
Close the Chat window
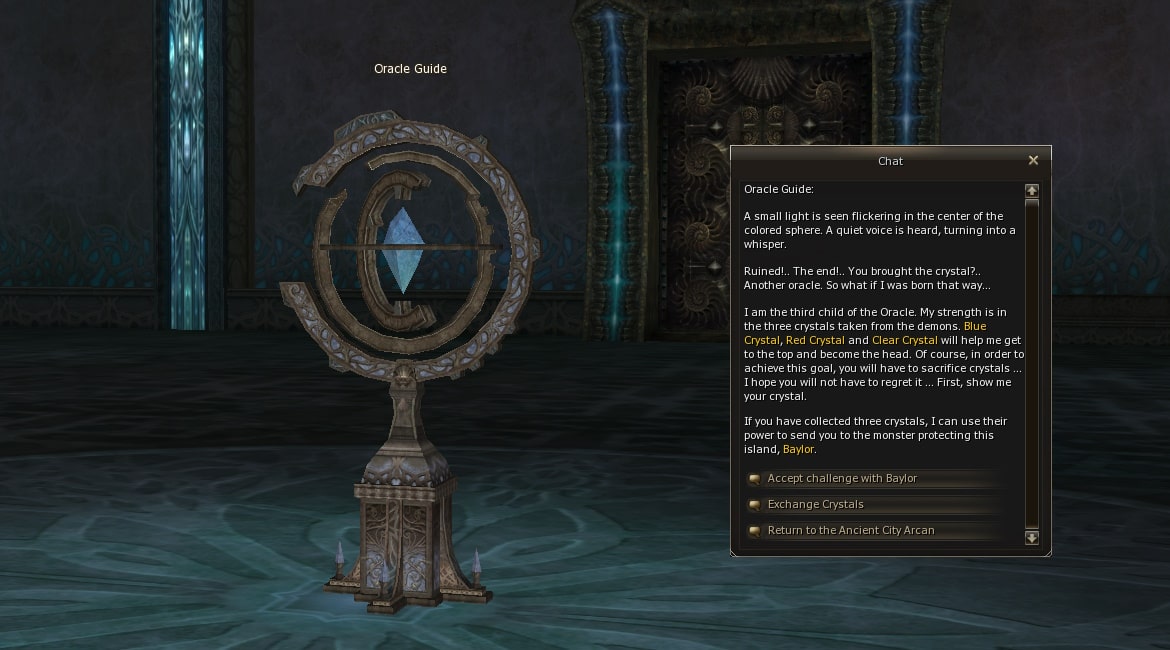[1033, 160]
